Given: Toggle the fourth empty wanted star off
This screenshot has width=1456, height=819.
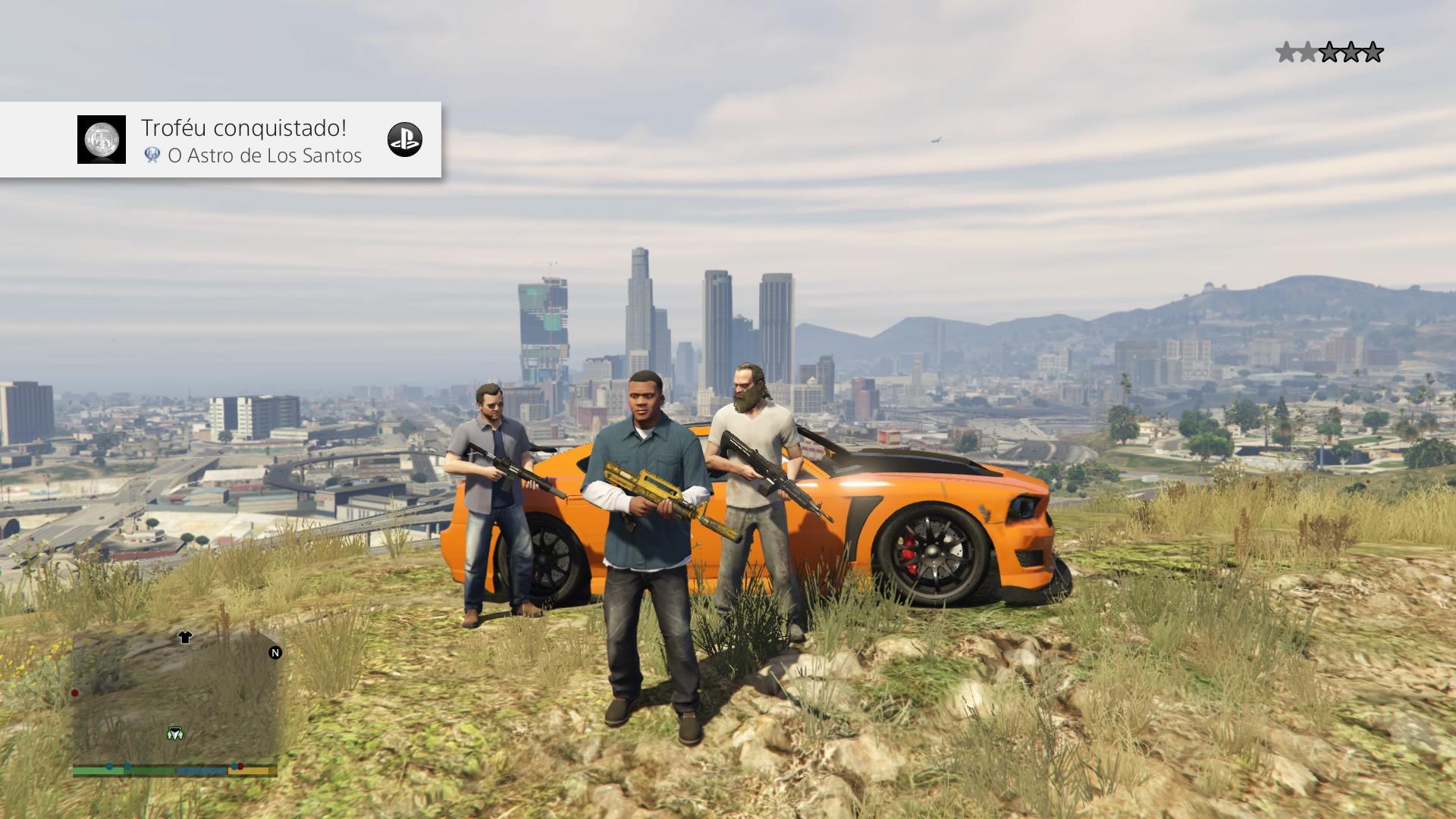Looking at the screenshot, I should (x=1351, y=52).
